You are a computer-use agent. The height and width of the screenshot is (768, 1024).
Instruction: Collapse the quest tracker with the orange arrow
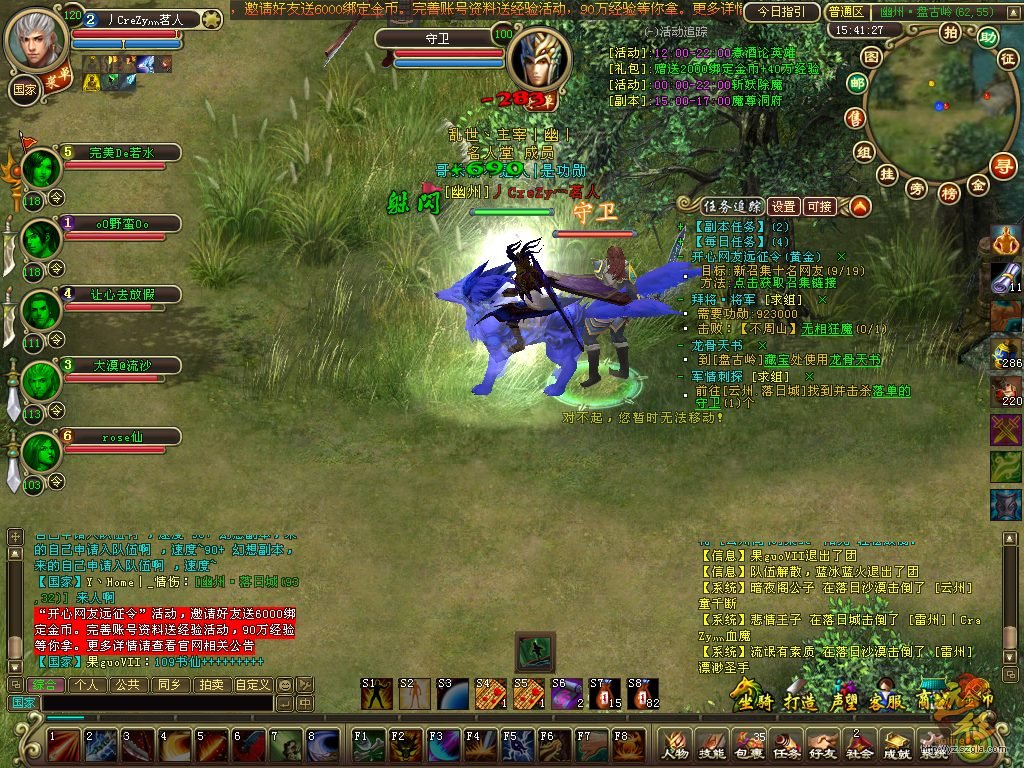tap(859, 206)
